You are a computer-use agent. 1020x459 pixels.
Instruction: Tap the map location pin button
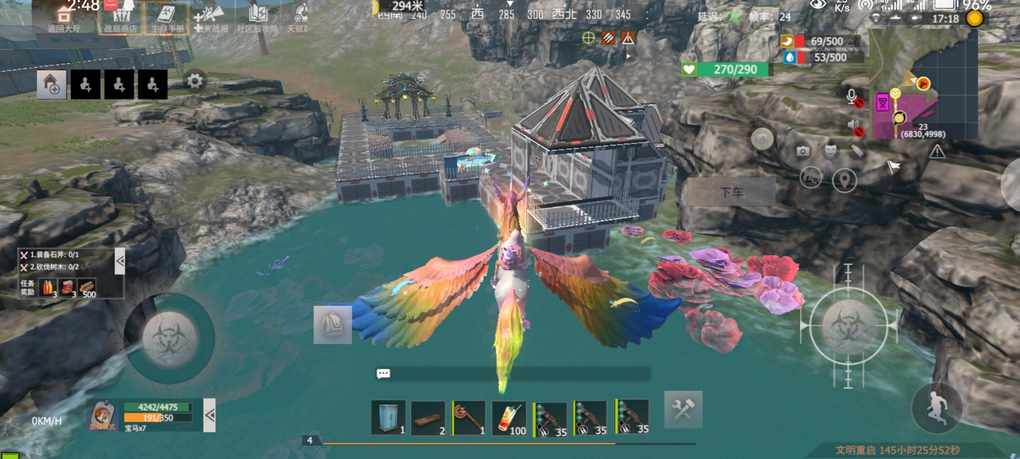pyautogui.click(x=845, y=180)
